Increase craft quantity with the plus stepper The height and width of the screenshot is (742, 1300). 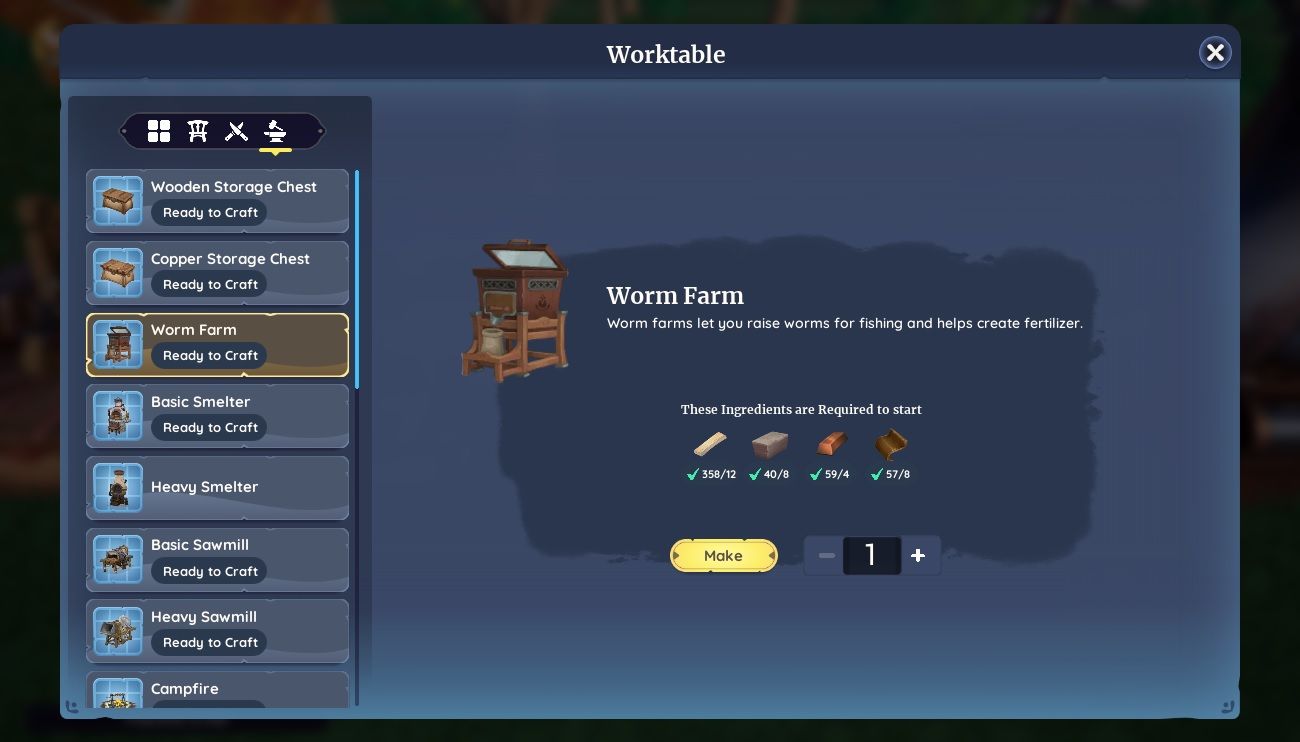pos(918,555)
